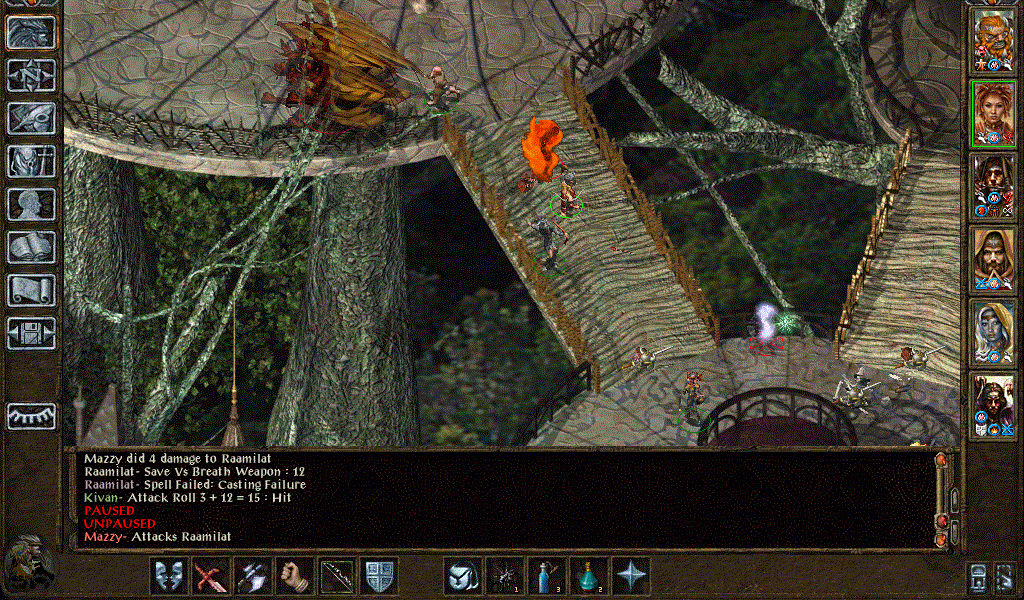Equip the axe weapon slot
Image resolution: width=1024 pixels, height=600 pixels.
pos(253,576)
